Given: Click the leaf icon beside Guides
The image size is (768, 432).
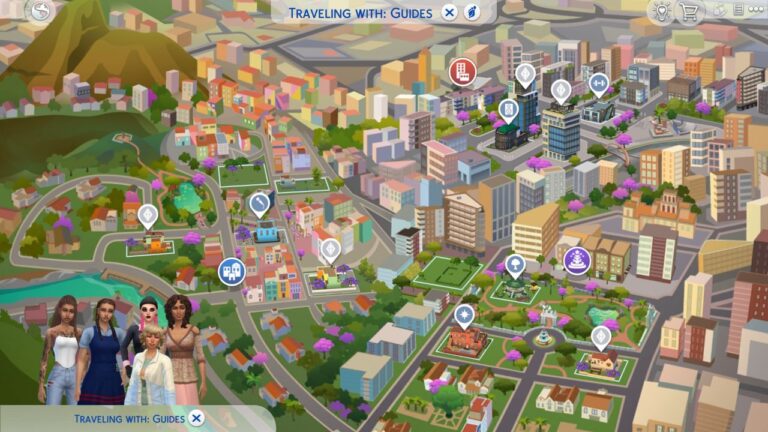Looking at the screenshot, I should click(472, 12).
